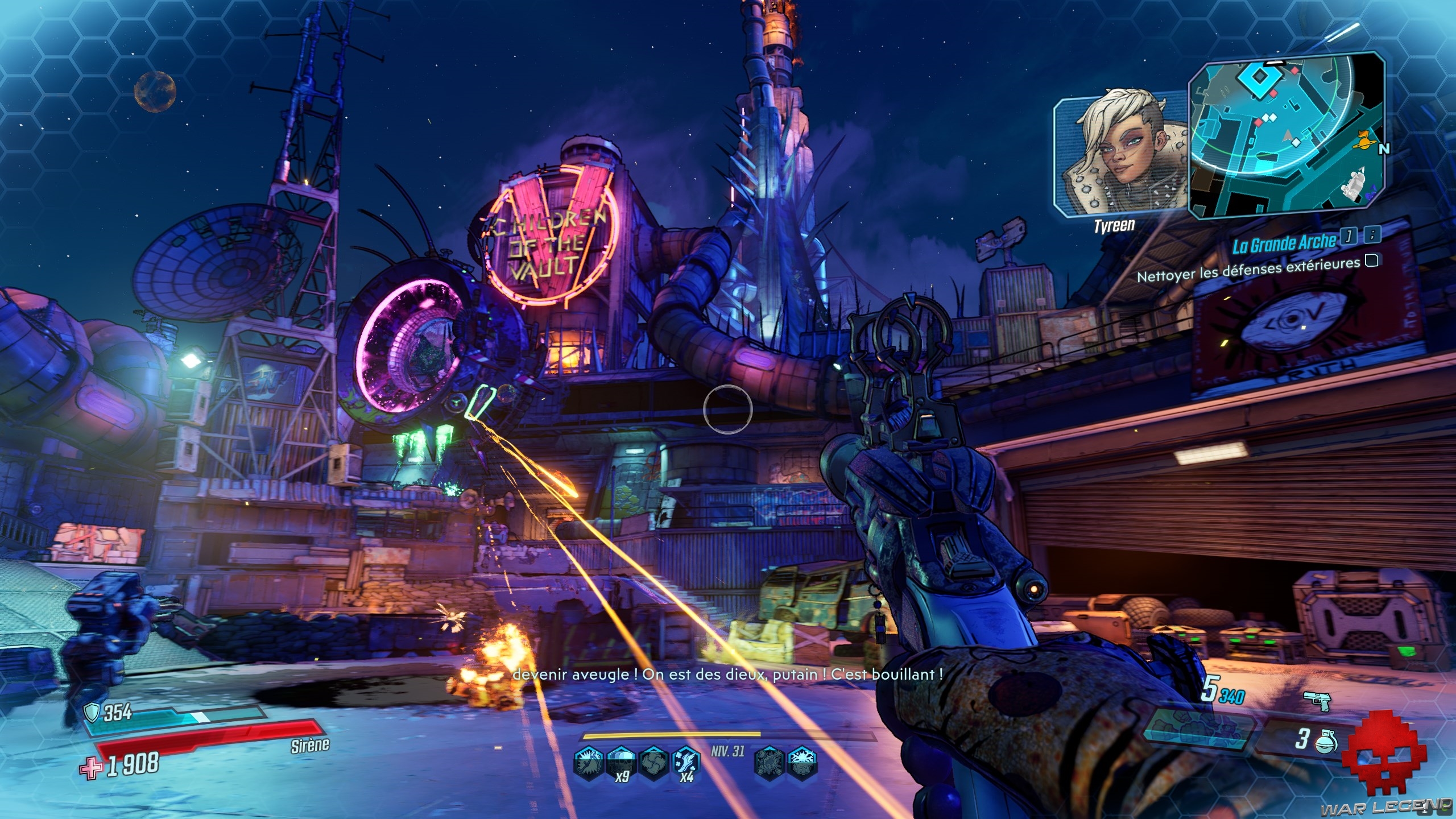Select the pistol weapon icon
Screen dimensions: 1456x819
coord(1316,701)
